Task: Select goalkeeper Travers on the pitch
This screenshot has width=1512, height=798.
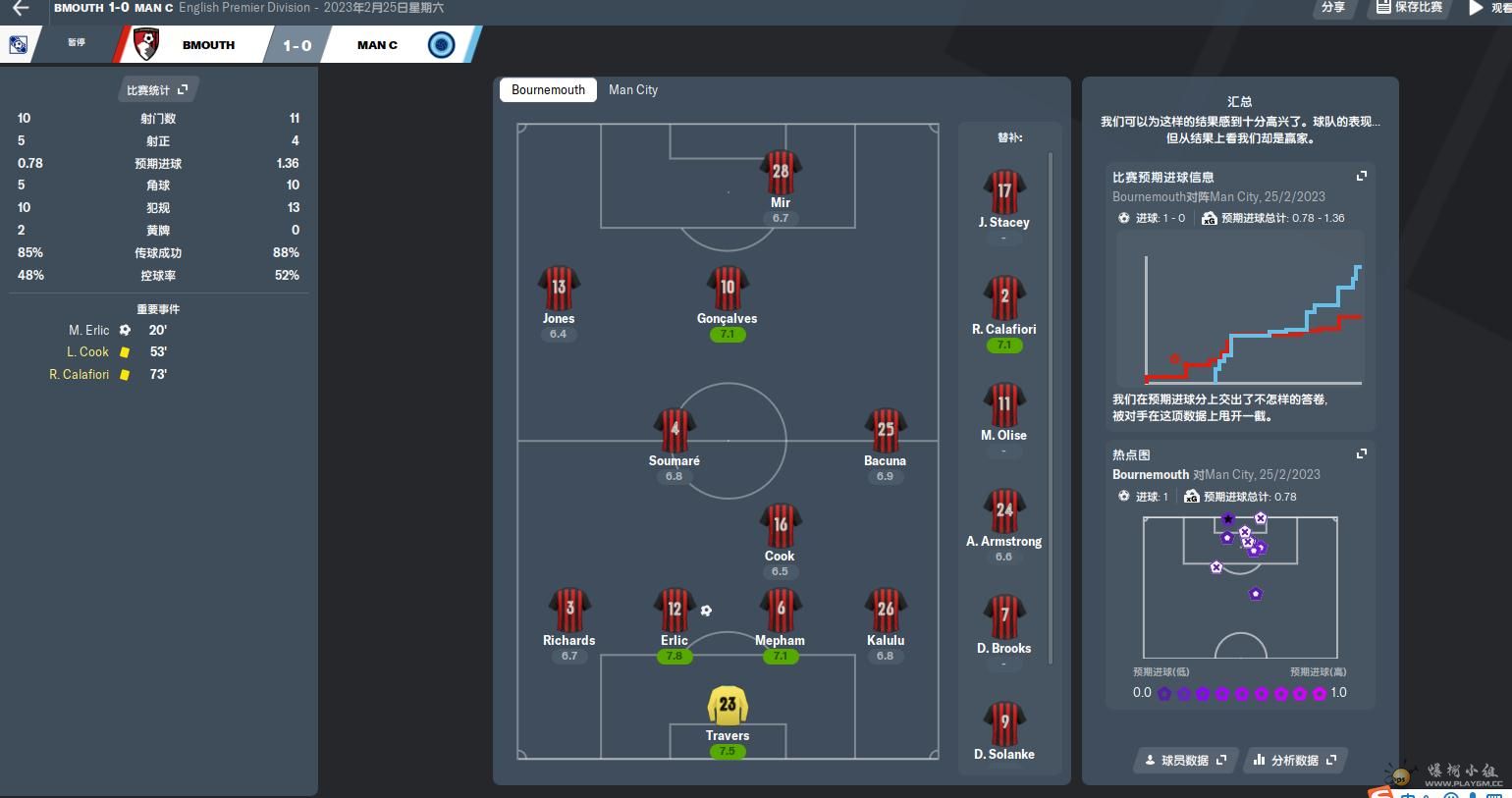Action: point(728,710)
